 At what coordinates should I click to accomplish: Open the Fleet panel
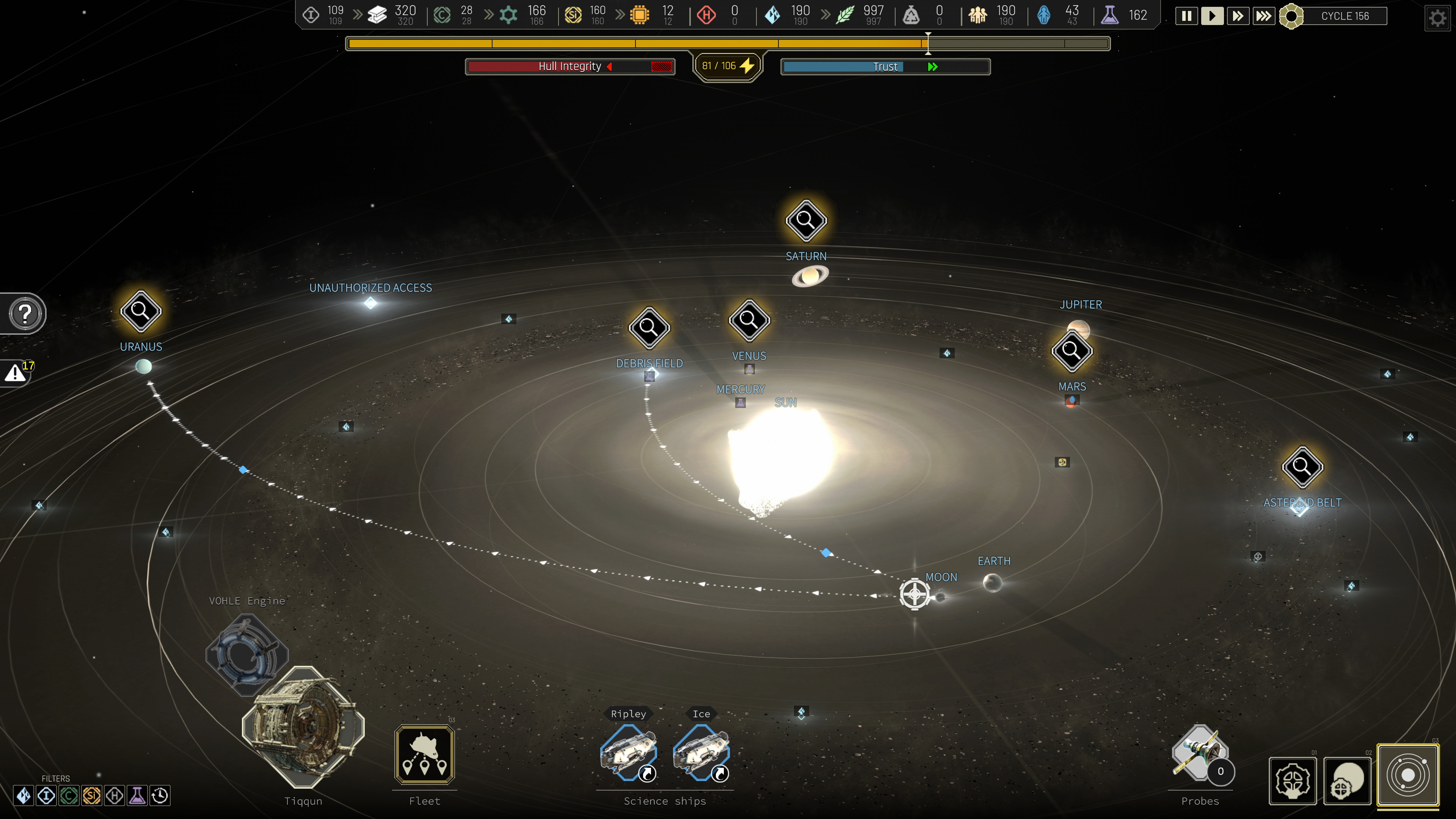425,755
